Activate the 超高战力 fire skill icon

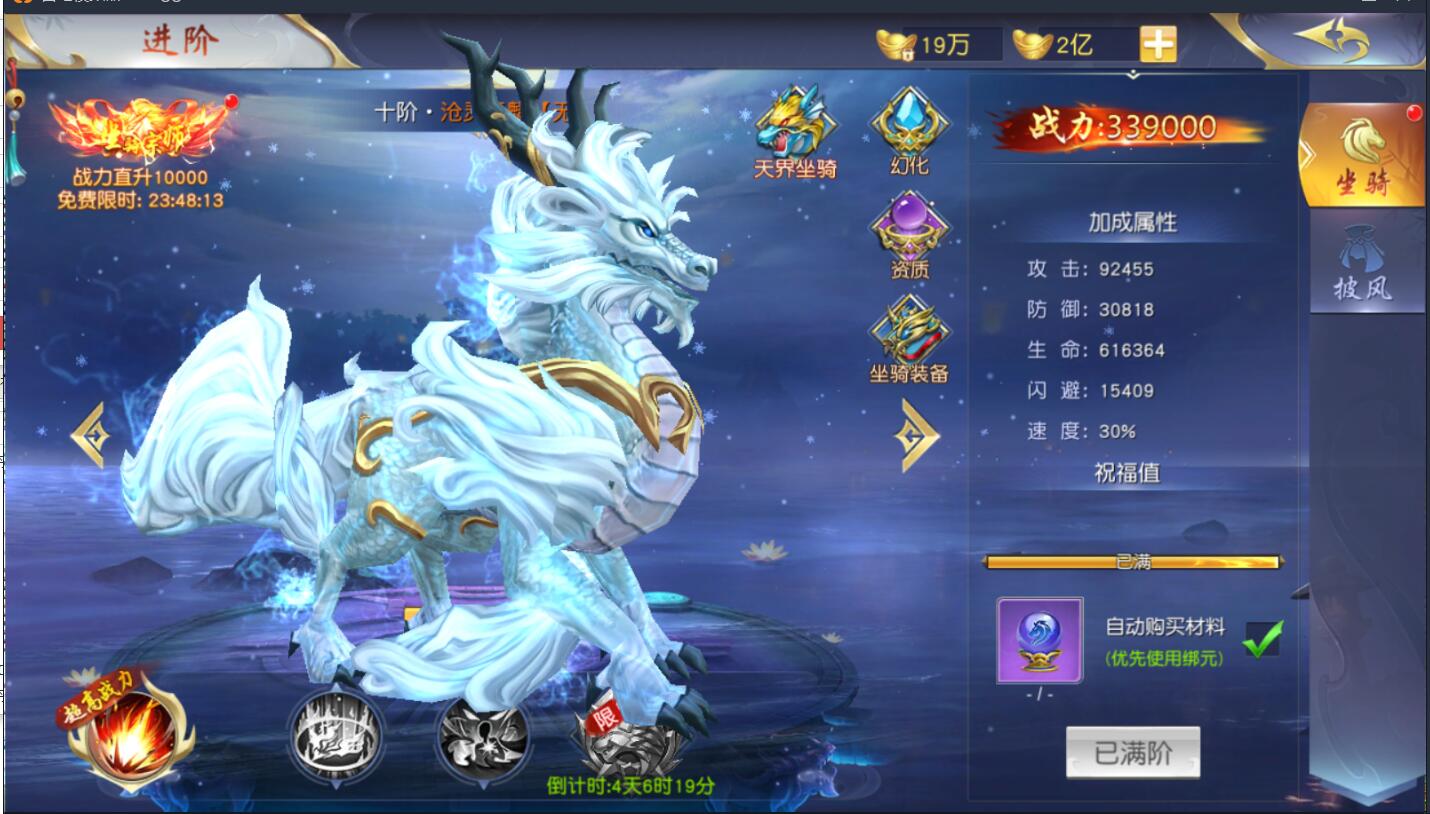[131, 737]
